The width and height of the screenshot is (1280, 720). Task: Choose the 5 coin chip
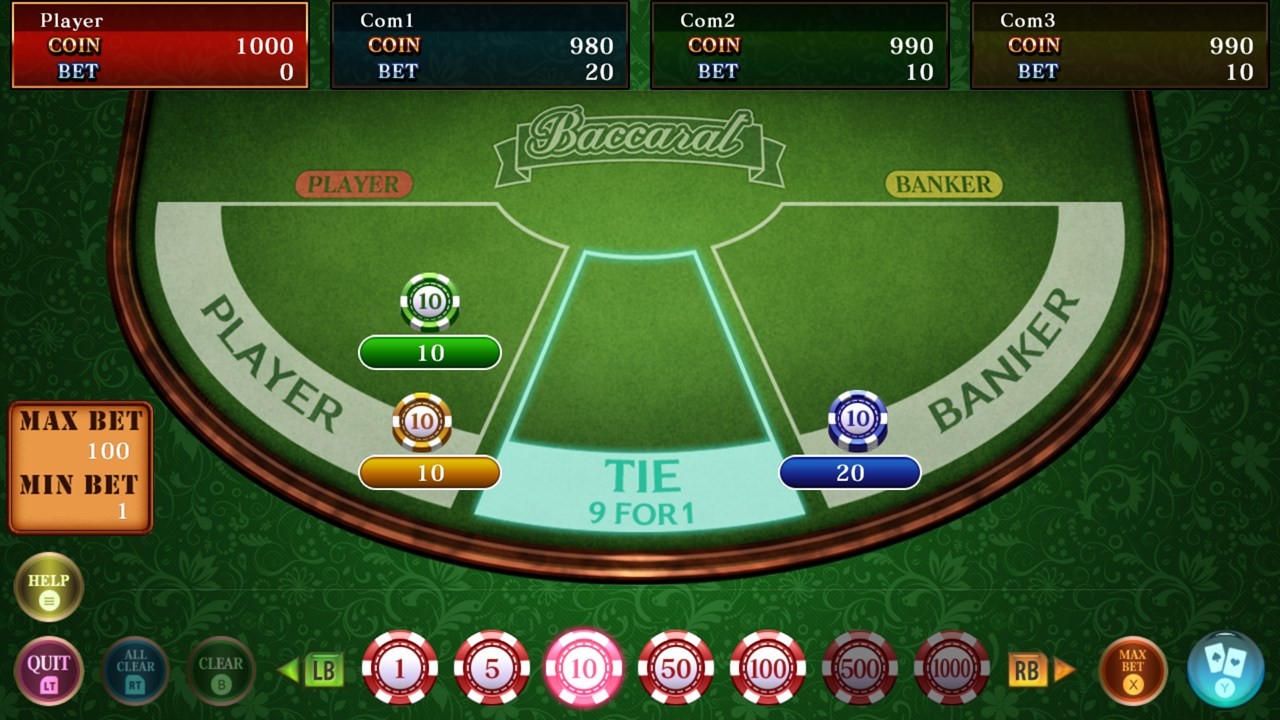pyautogui.click(x=492, y=668)
